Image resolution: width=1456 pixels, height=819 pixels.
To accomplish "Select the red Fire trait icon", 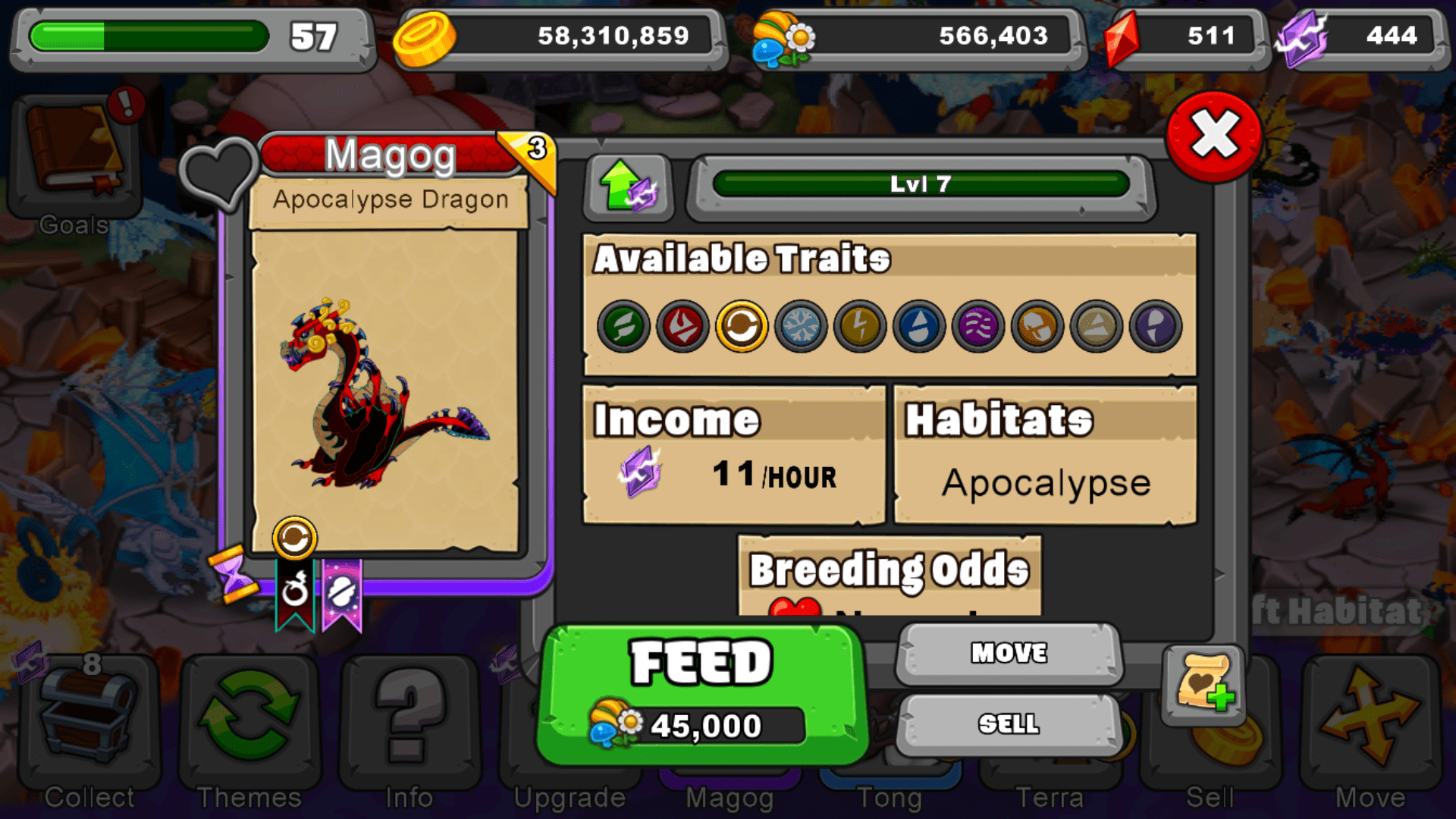I will (x=682, y=326).
